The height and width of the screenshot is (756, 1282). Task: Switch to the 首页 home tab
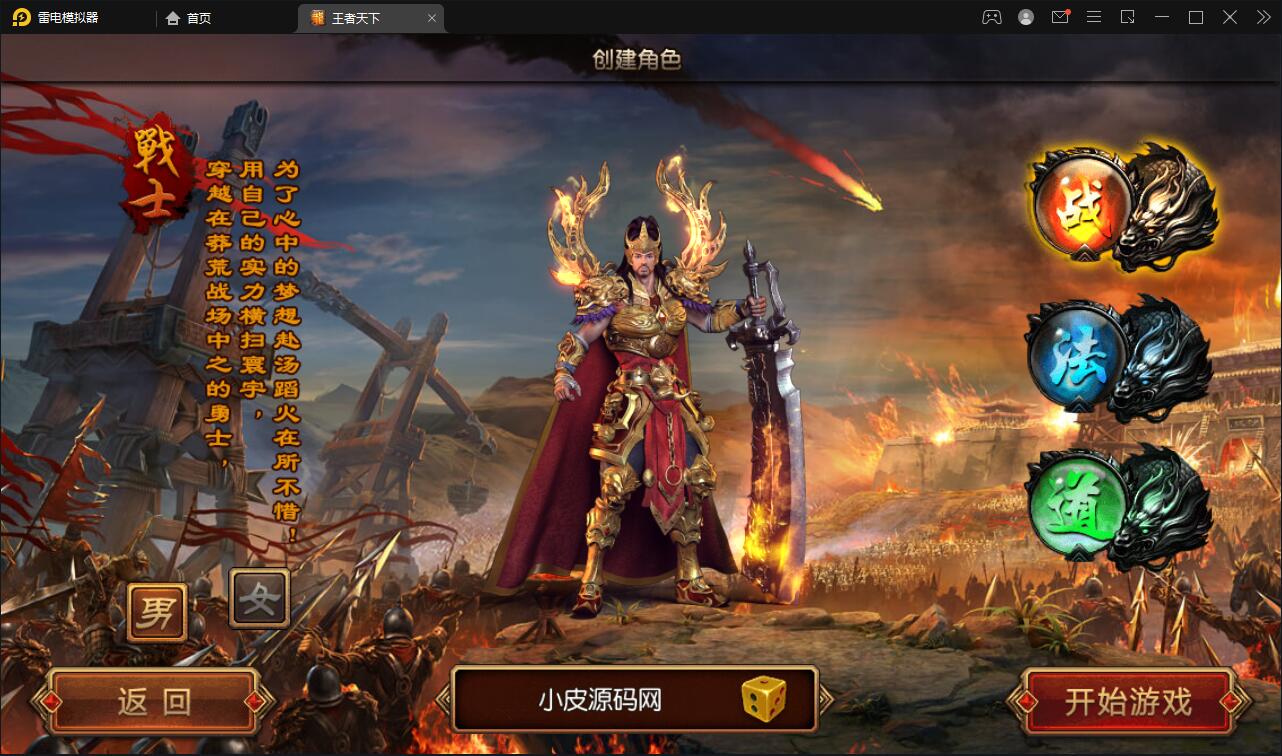click(188, 17)
